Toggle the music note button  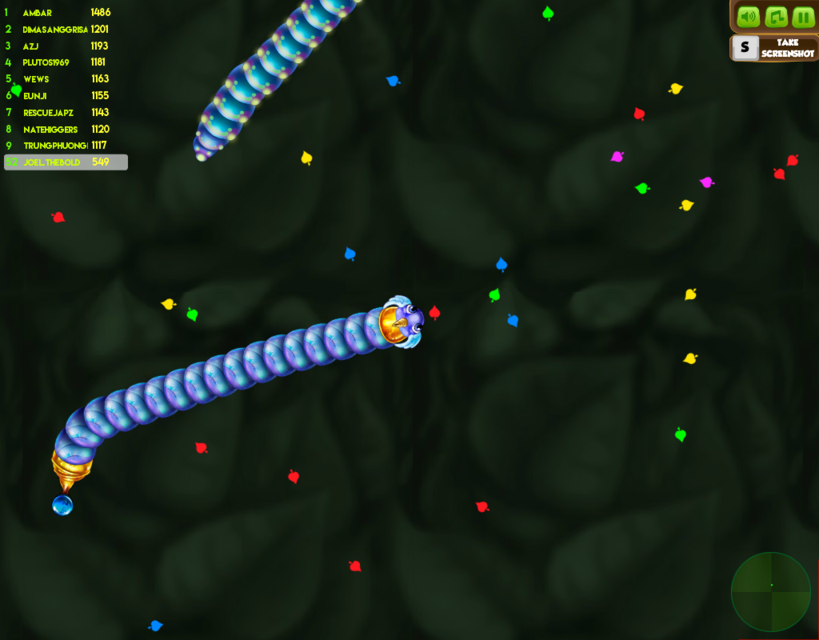[776, 17]
